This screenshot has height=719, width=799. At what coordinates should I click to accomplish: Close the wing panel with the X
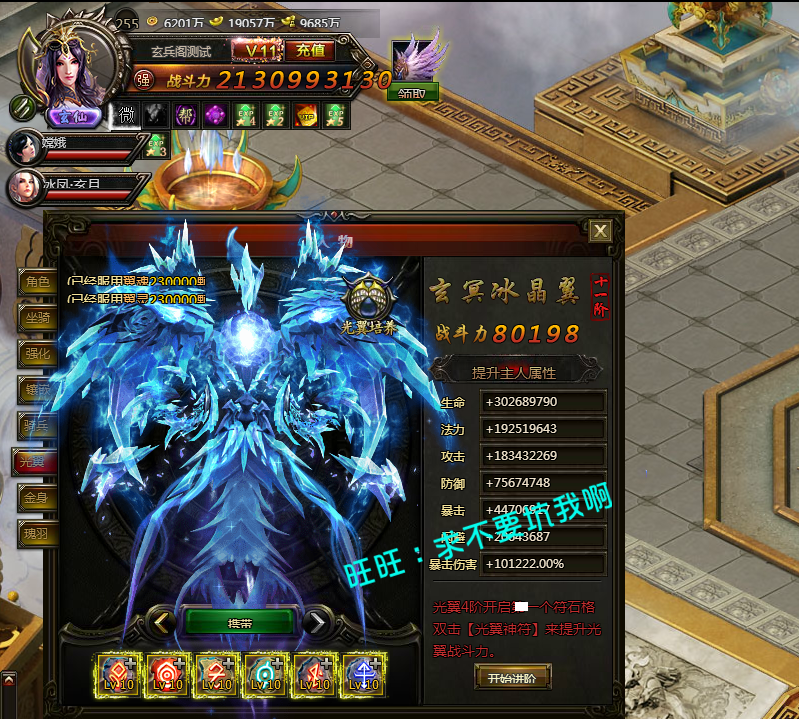click(x=600, y=231)
